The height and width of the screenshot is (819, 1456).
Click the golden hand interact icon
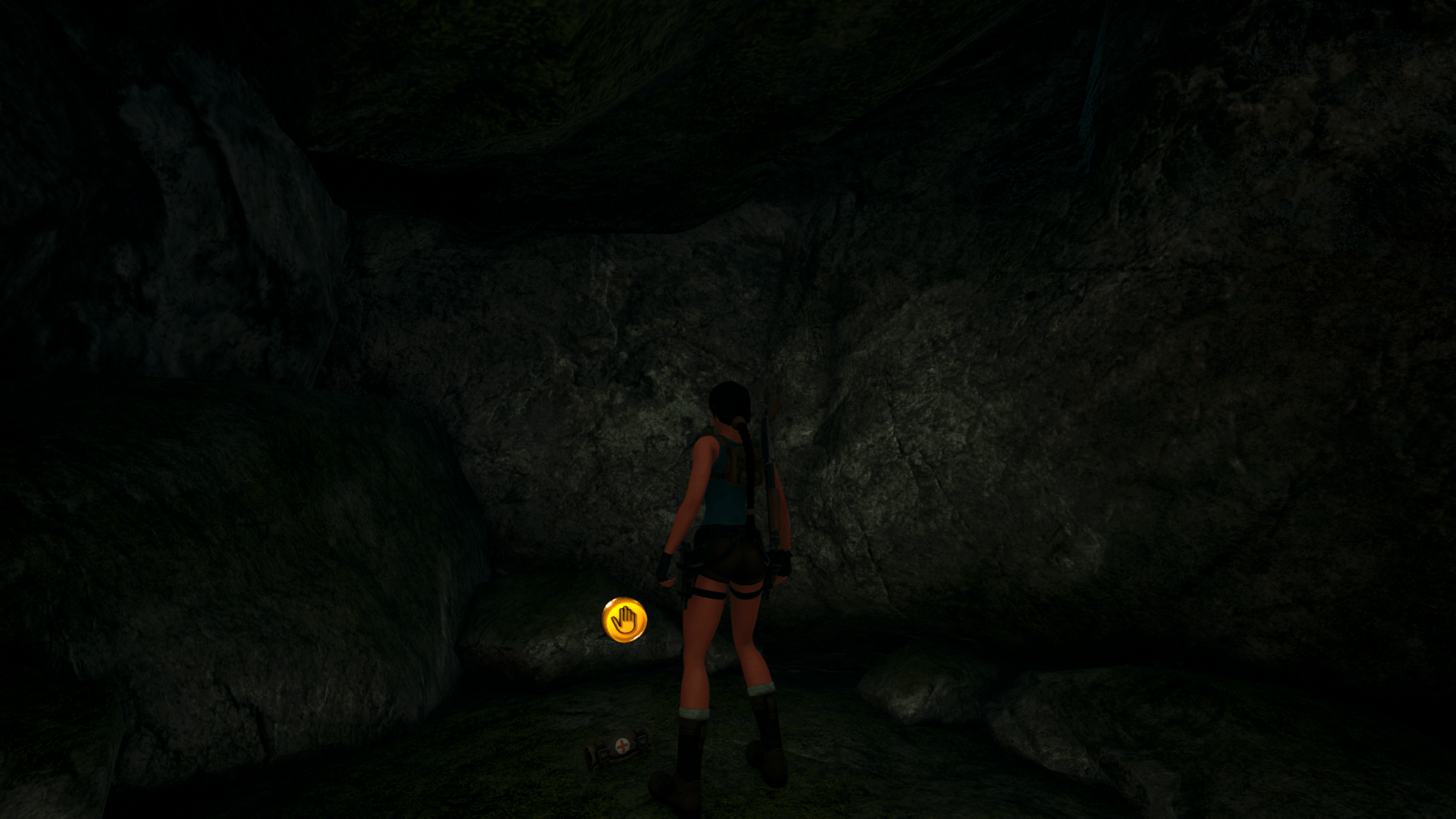pyautogui.click(x=624, y=621)
